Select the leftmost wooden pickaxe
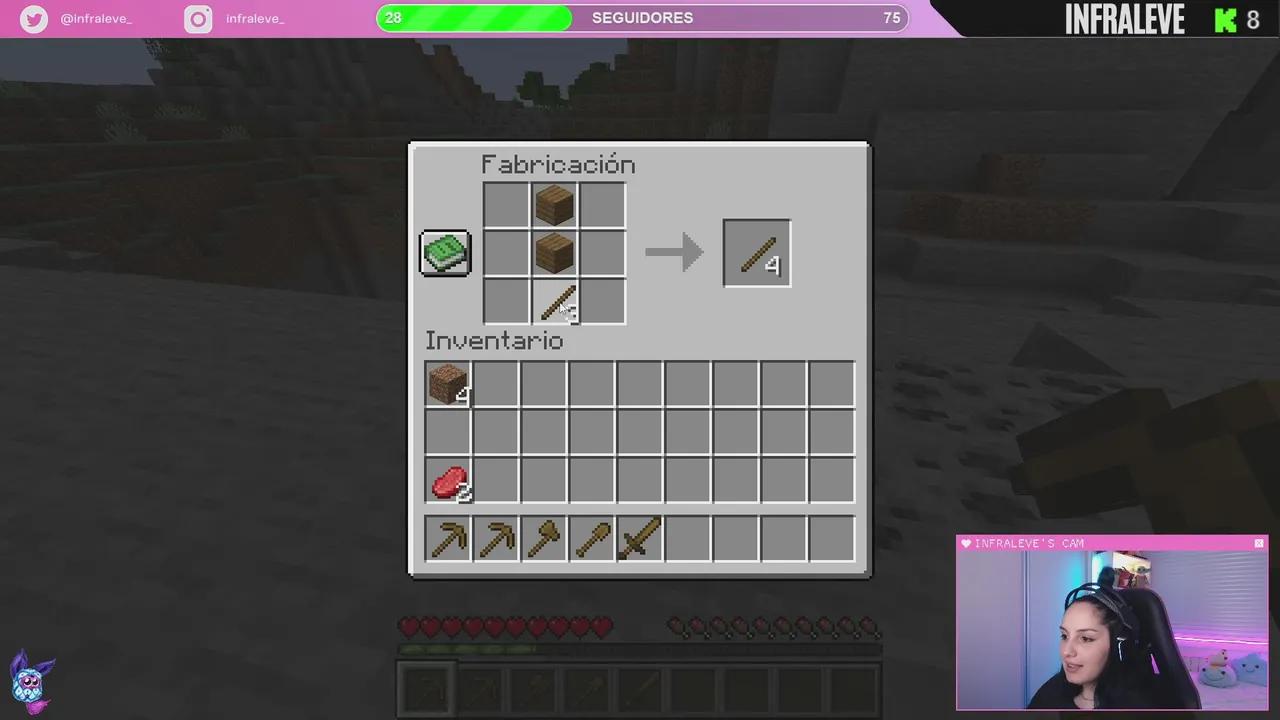The height and width of the screenshot is (720, 1280). (x=448, y=540)
